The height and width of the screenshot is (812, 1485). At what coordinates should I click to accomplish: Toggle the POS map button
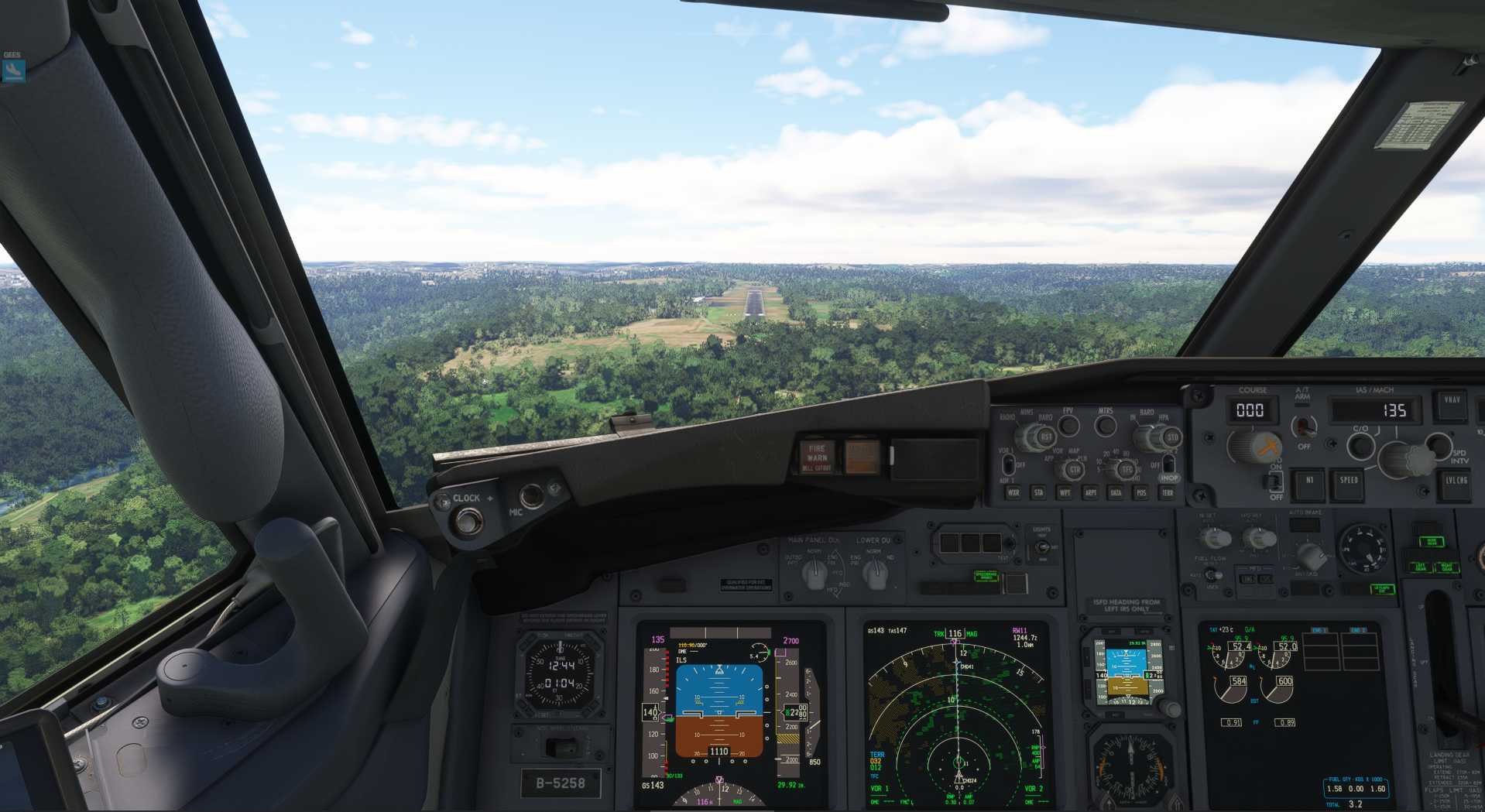1140,492
